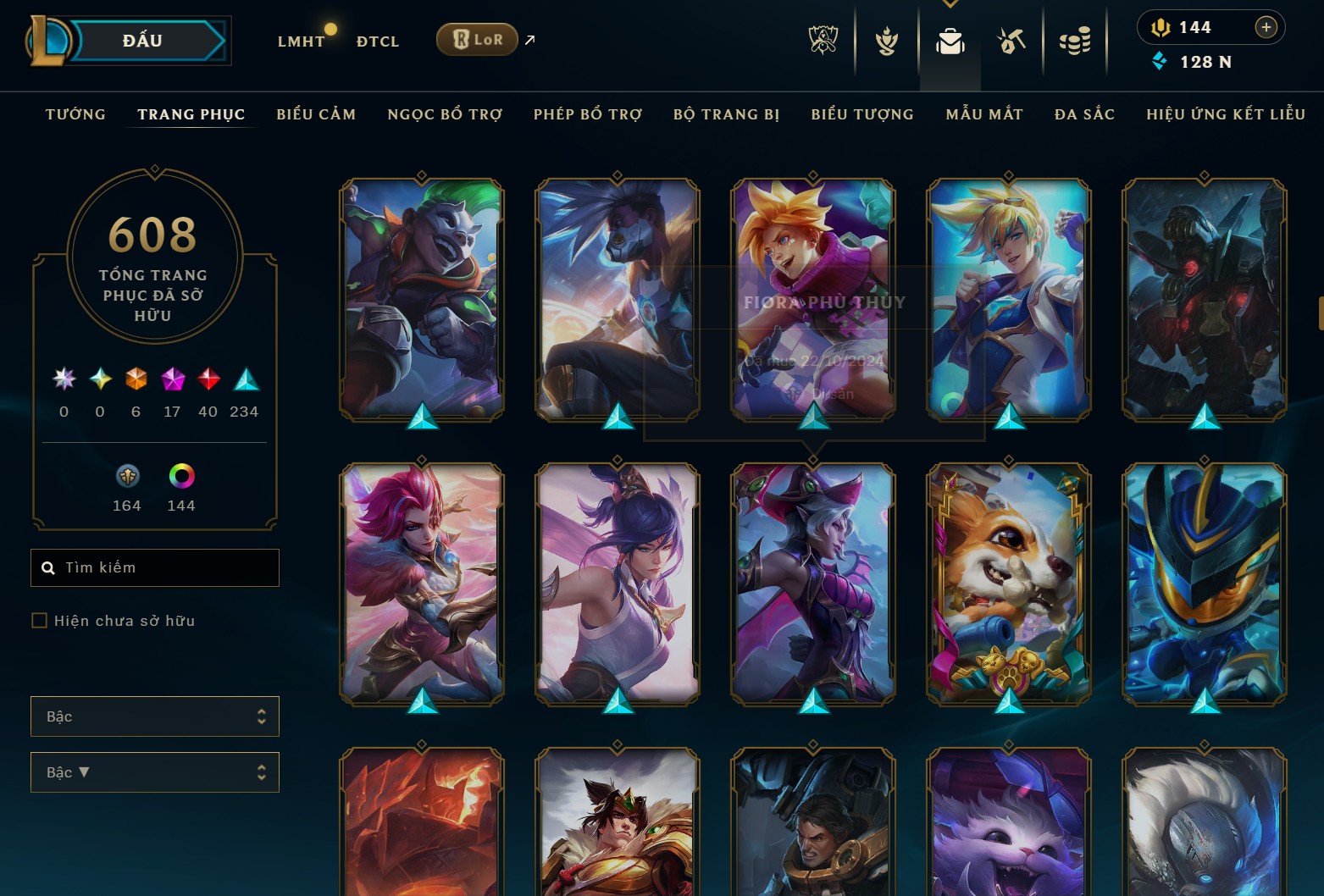The width and height of the screenshot is (1324, 896).
Task: Click the rainbow chroma color wheel icon
Action: pos(180,476)
